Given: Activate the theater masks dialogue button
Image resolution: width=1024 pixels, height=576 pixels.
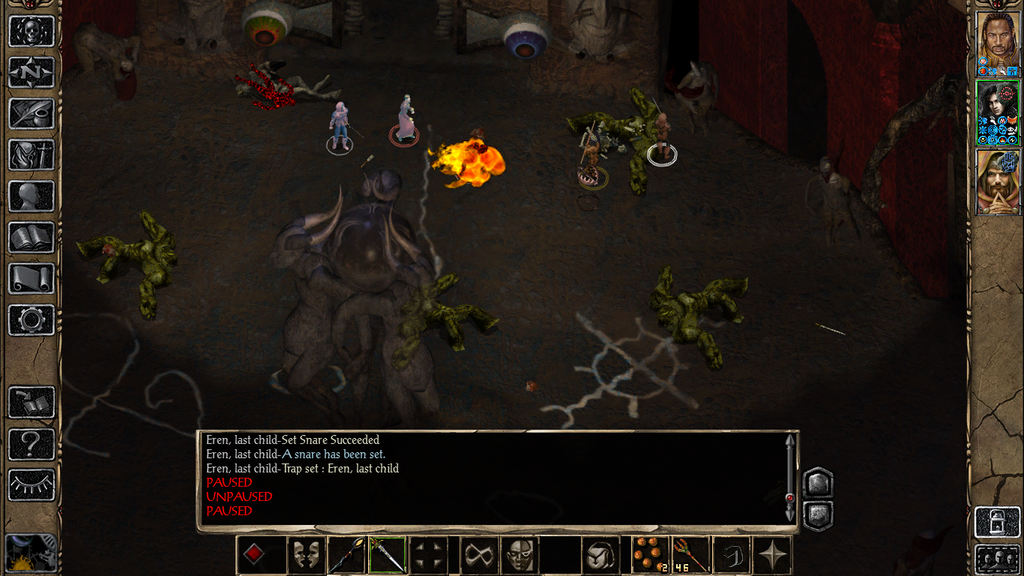Looking at the screenshot, I should tap(307, 555).
